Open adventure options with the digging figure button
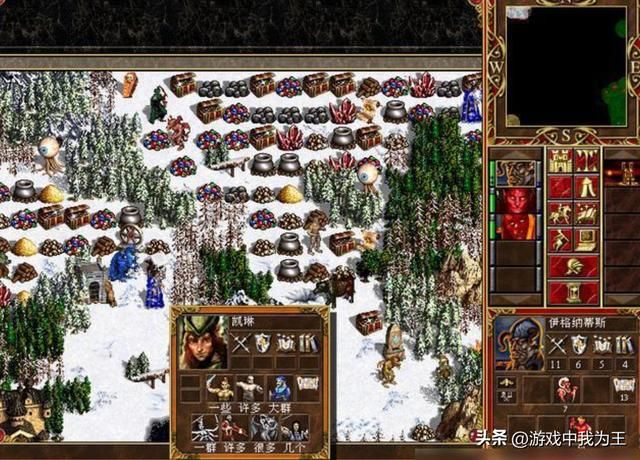The height and width of the screenshot is (460, 640). (561, 239)
